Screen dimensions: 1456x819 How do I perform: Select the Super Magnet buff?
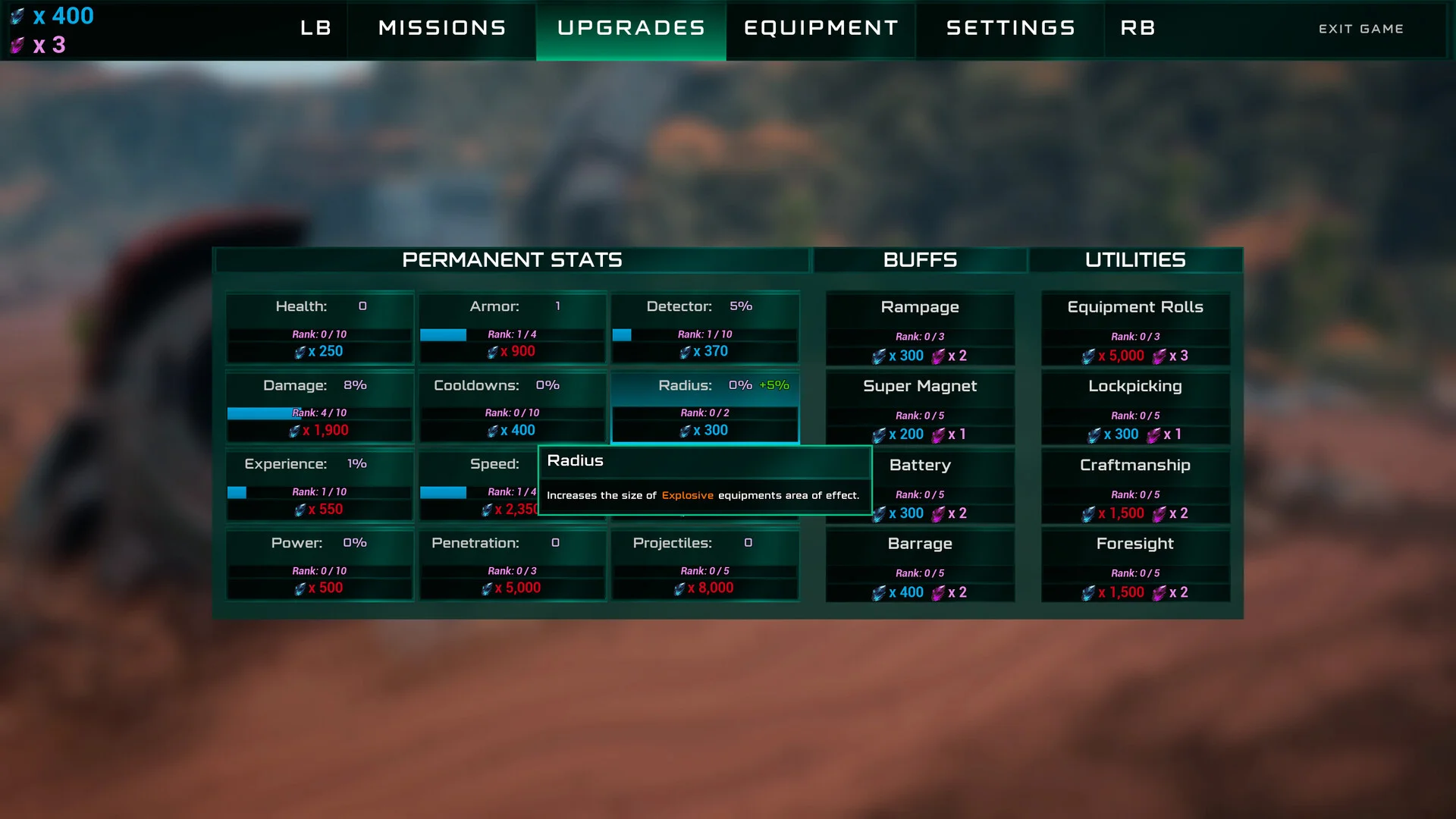920,409
